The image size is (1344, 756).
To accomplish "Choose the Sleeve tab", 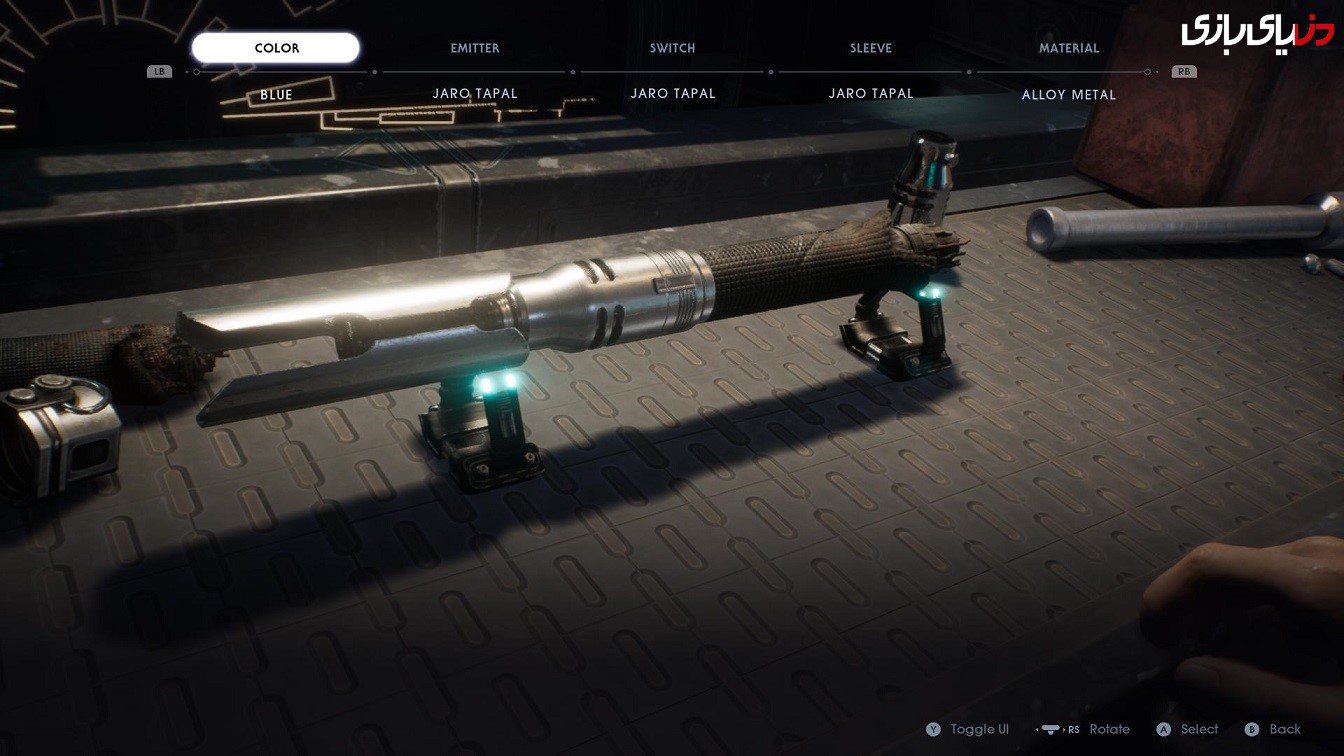I will click(870, 48).
